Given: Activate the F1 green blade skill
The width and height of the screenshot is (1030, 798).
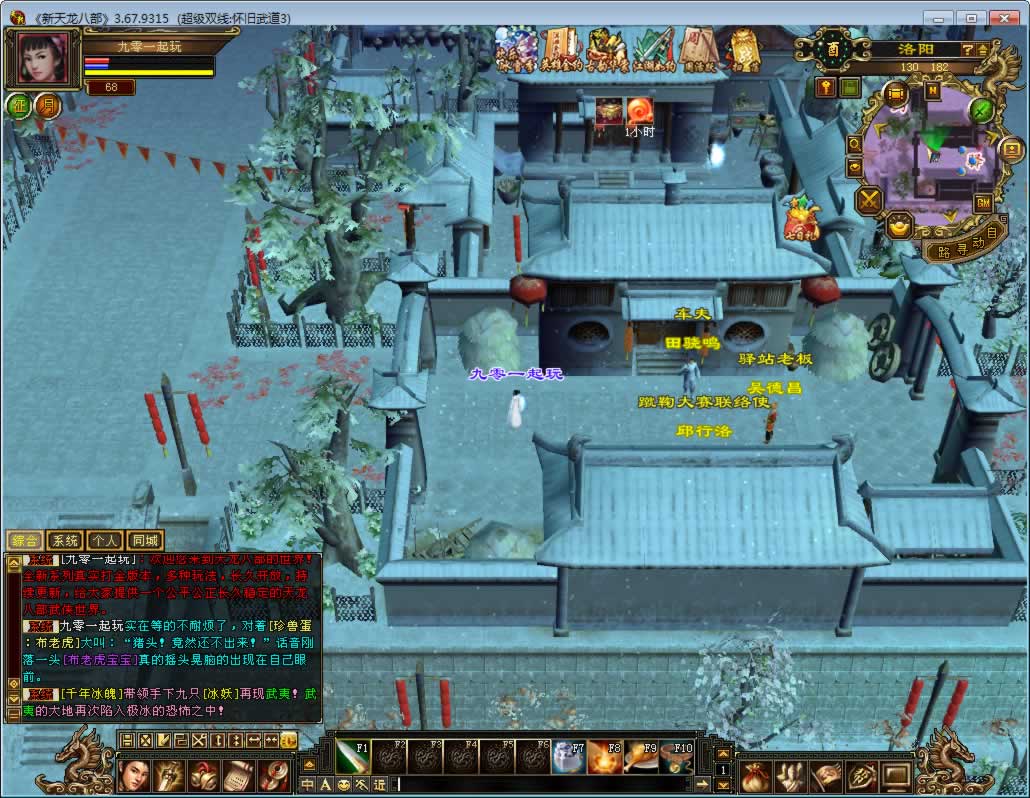Looking at the screenshot, I should 352,756.
